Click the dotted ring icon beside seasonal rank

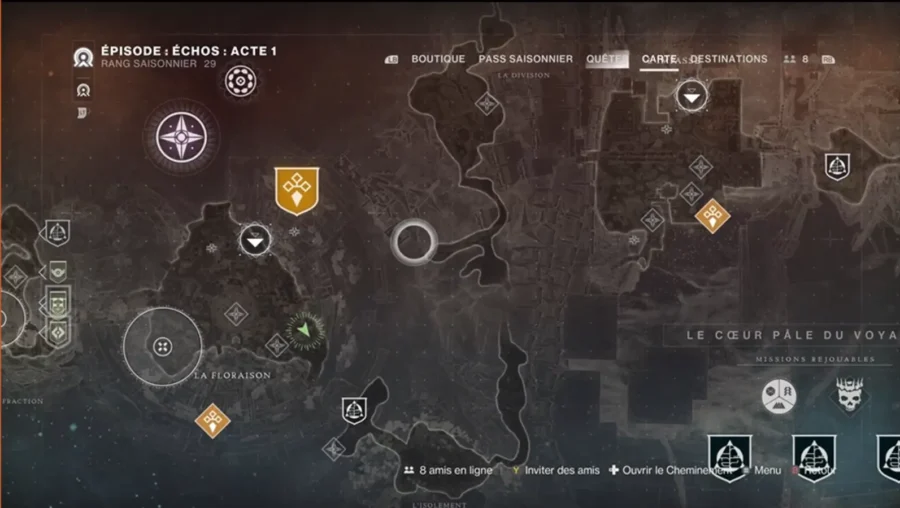pyautogui.click(x=240, y=81)
